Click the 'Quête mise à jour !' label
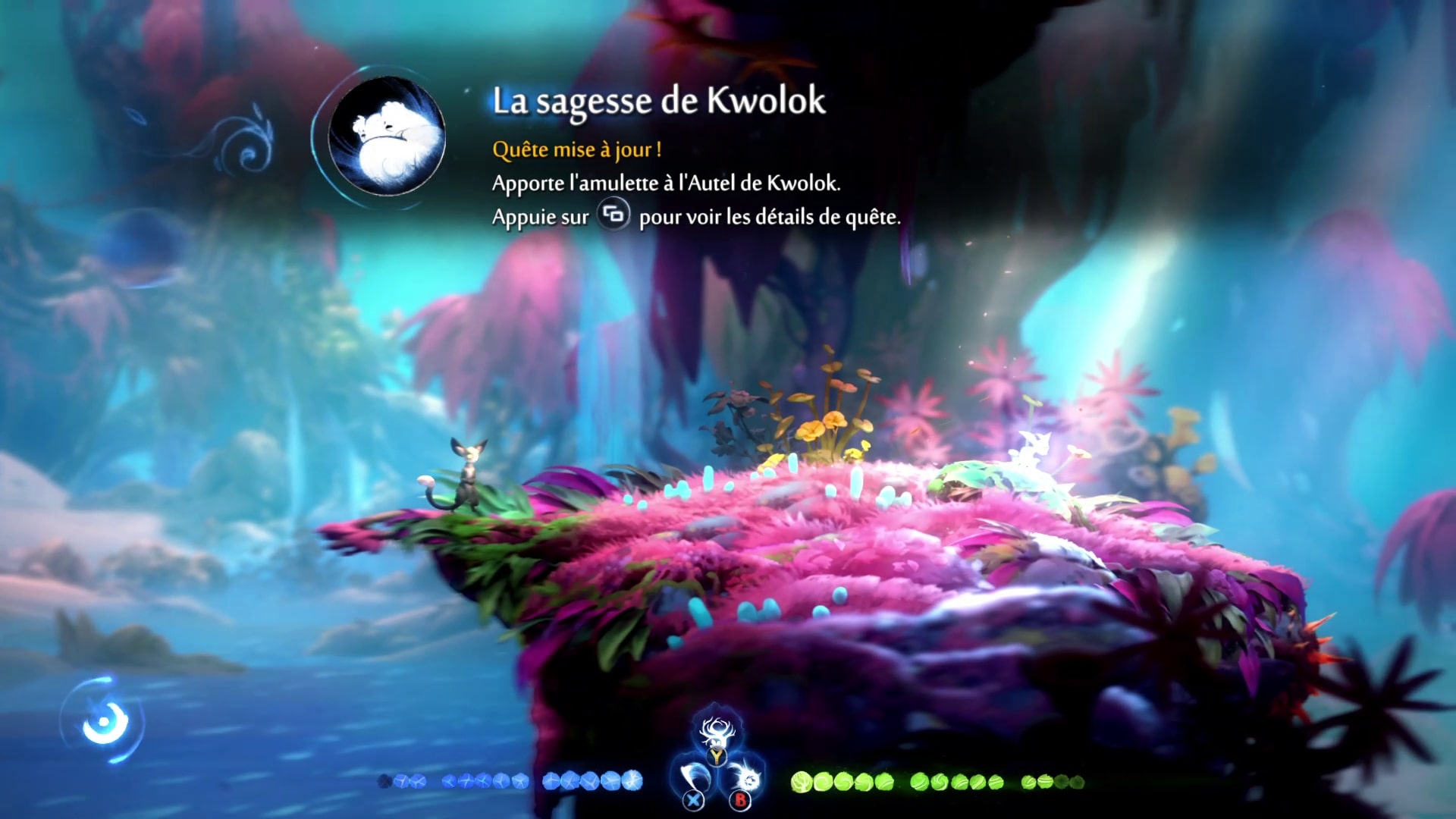 pyautogui.click(x=577, y=149)
